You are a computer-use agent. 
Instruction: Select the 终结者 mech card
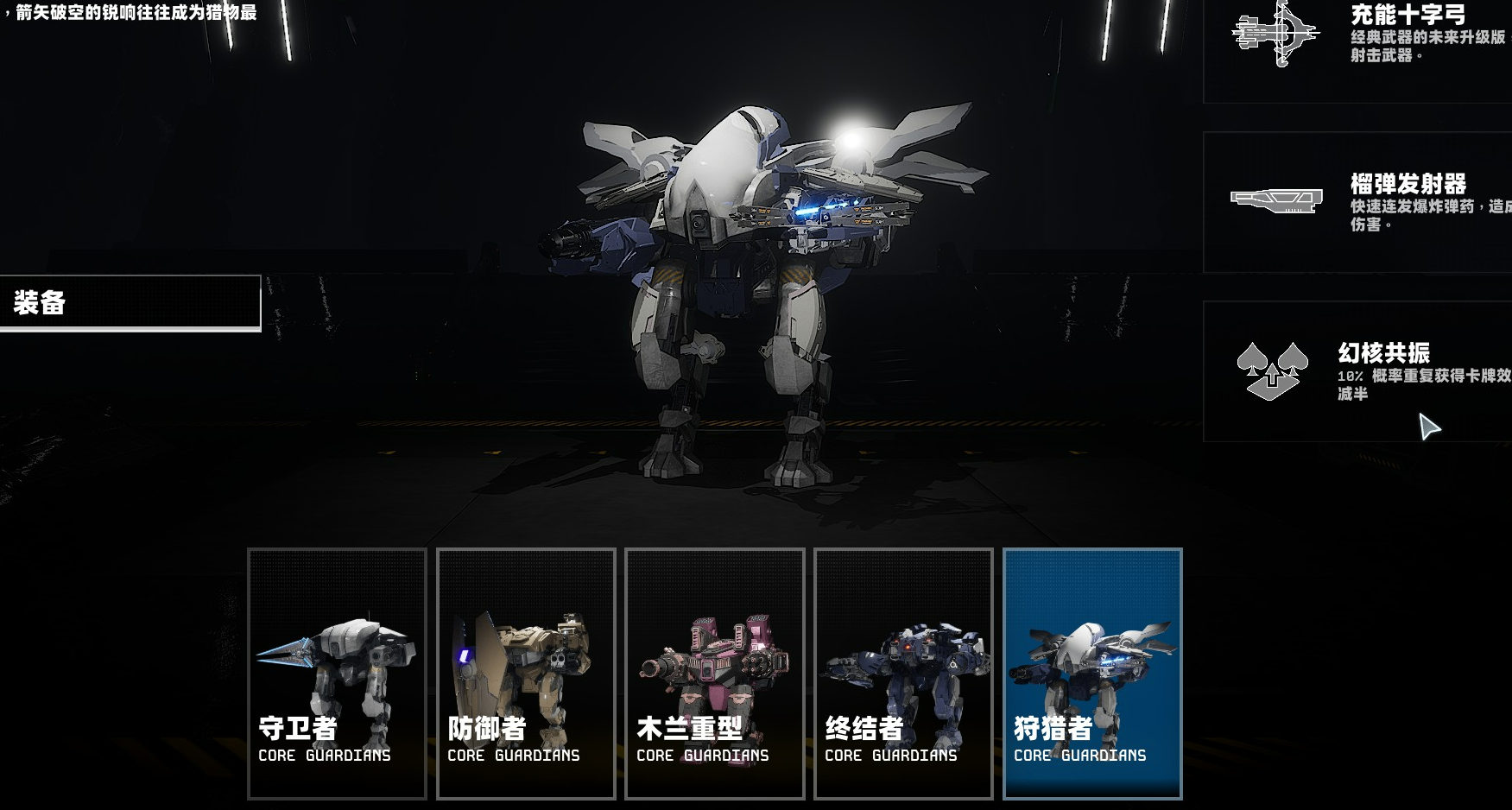(903, 674)
